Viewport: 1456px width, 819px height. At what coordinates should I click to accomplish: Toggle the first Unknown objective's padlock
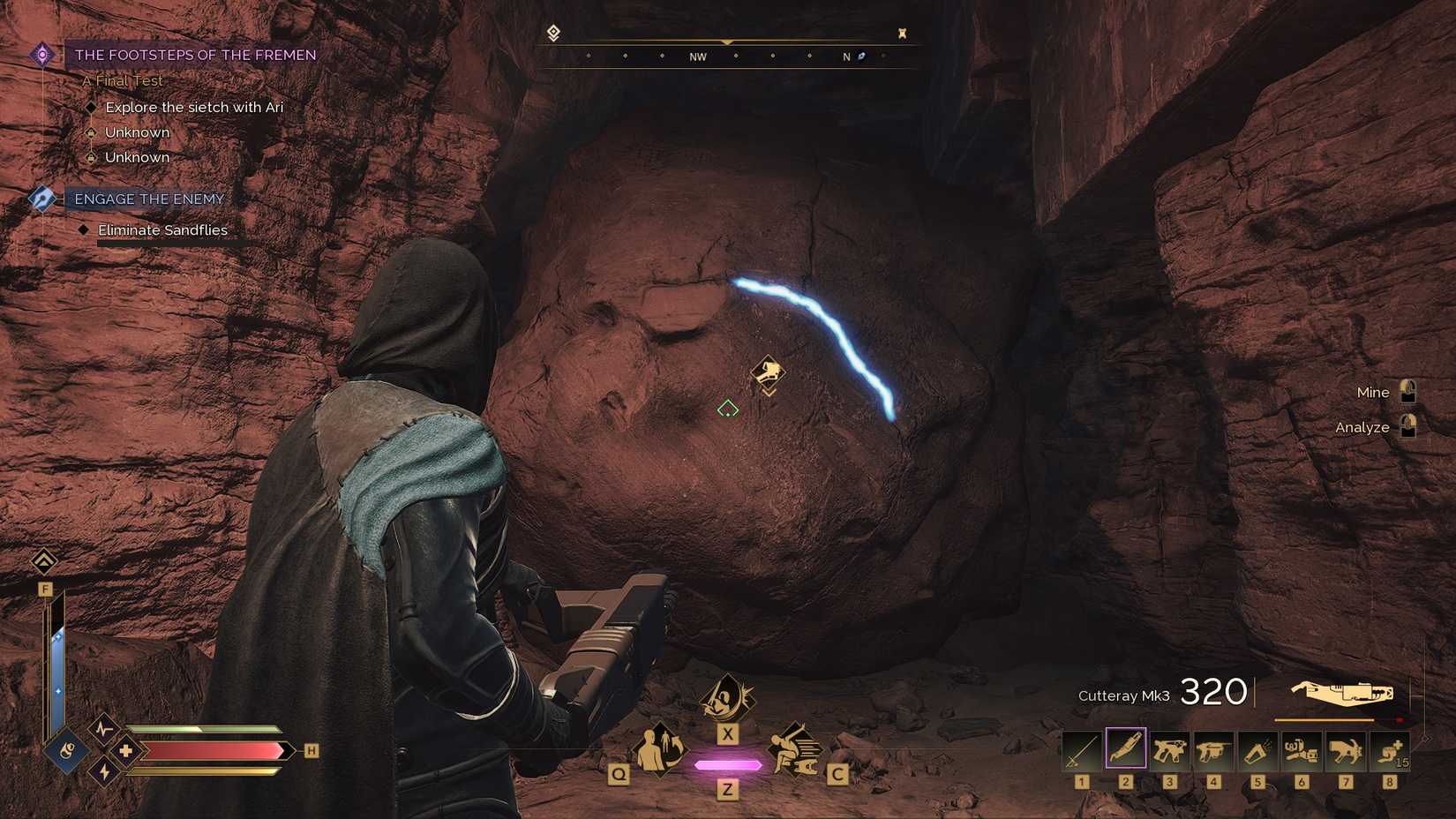point(92,131)
